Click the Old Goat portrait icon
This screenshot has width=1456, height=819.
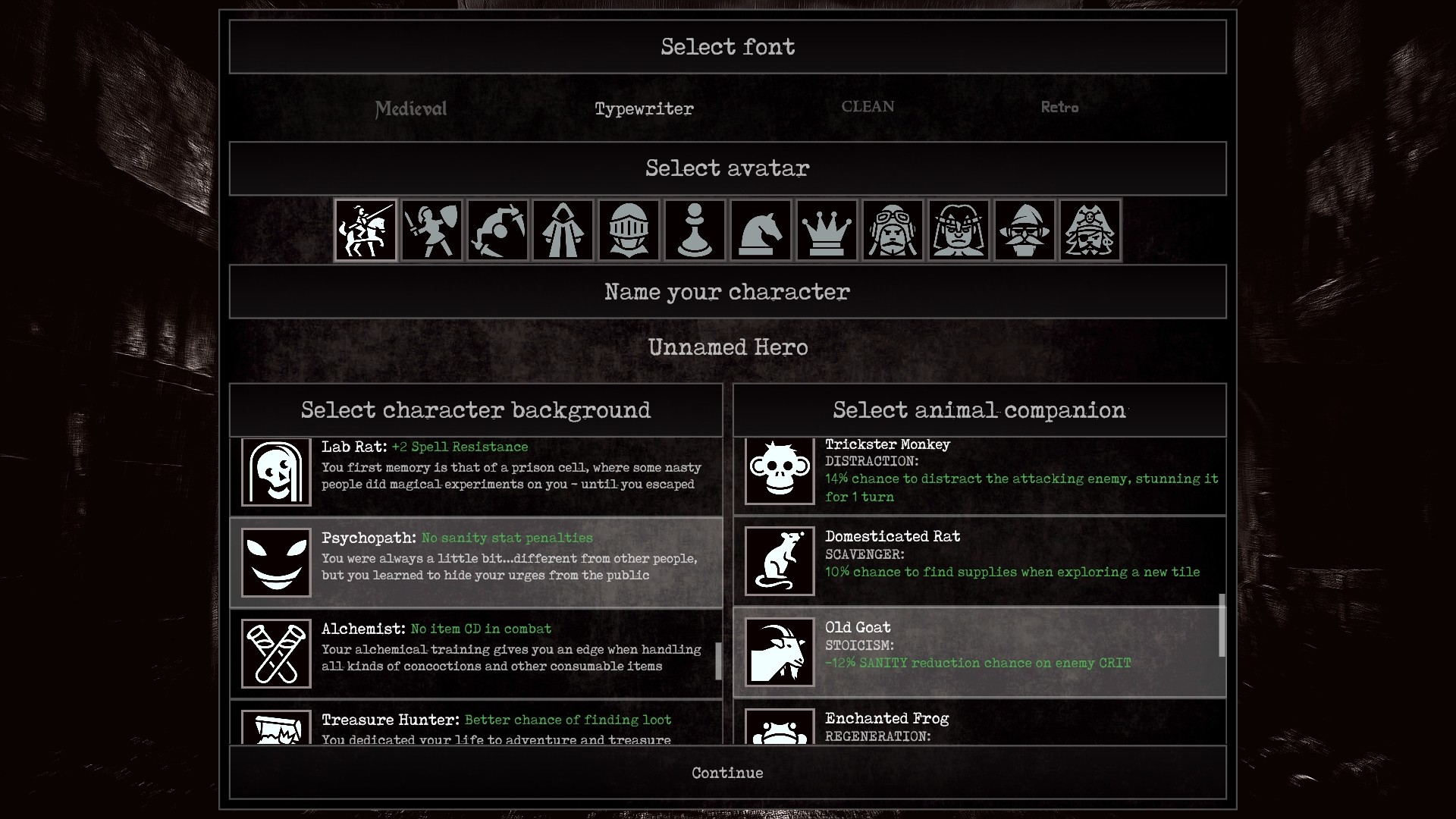(x=779, y=653)
